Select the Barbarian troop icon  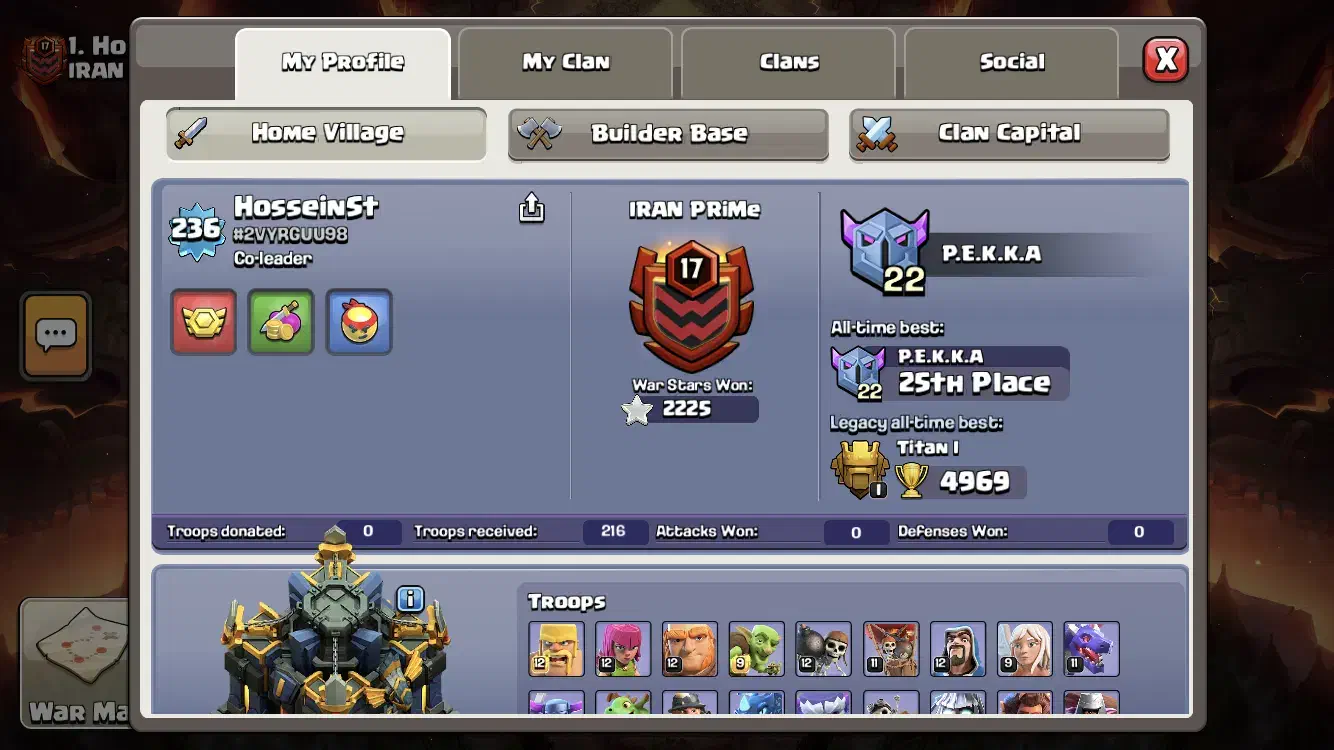click(556, 649)
